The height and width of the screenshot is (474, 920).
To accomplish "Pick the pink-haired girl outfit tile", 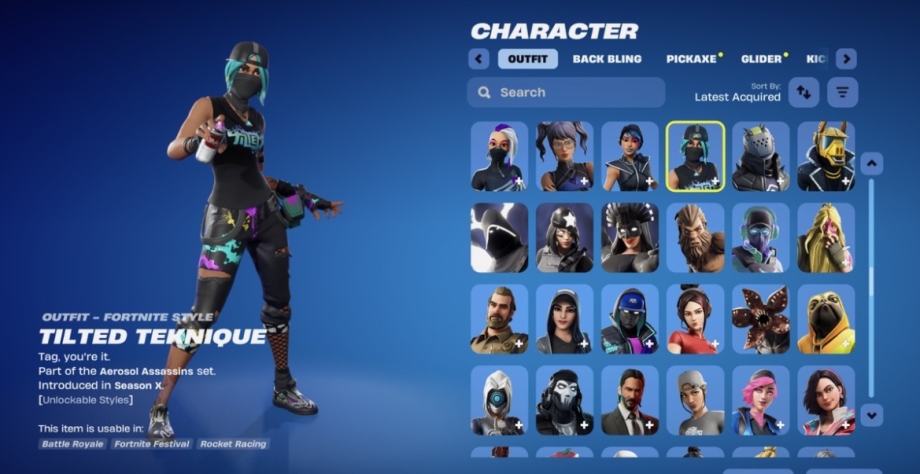I will point(760,400).
